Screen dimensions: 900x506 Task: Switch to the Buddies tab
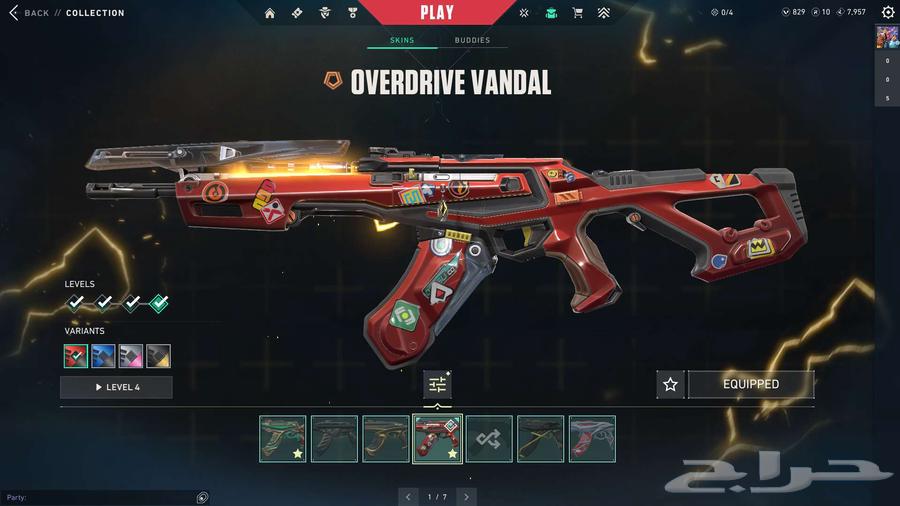472,41
